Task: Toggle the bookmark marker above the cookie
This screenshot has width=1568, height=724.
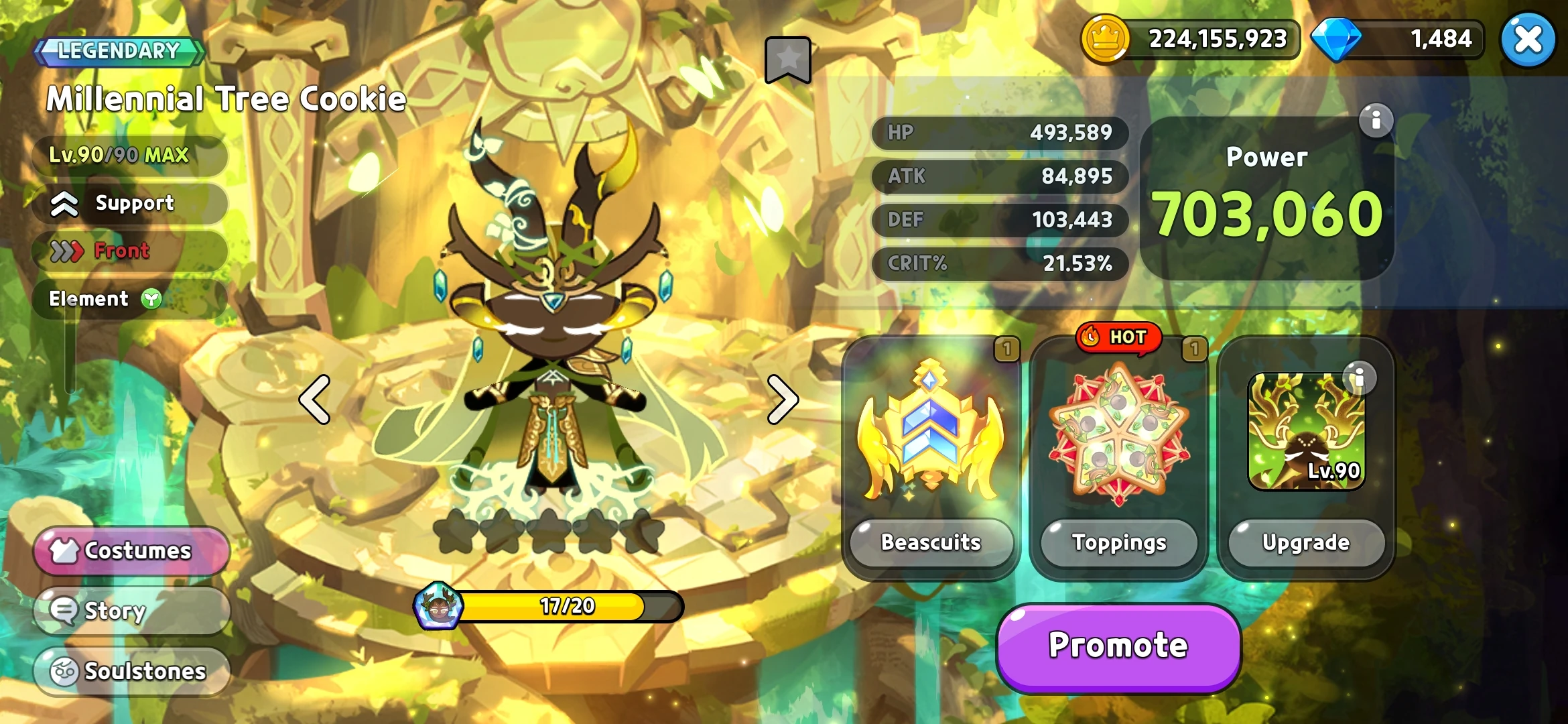Action: click(x=787, y=60)
